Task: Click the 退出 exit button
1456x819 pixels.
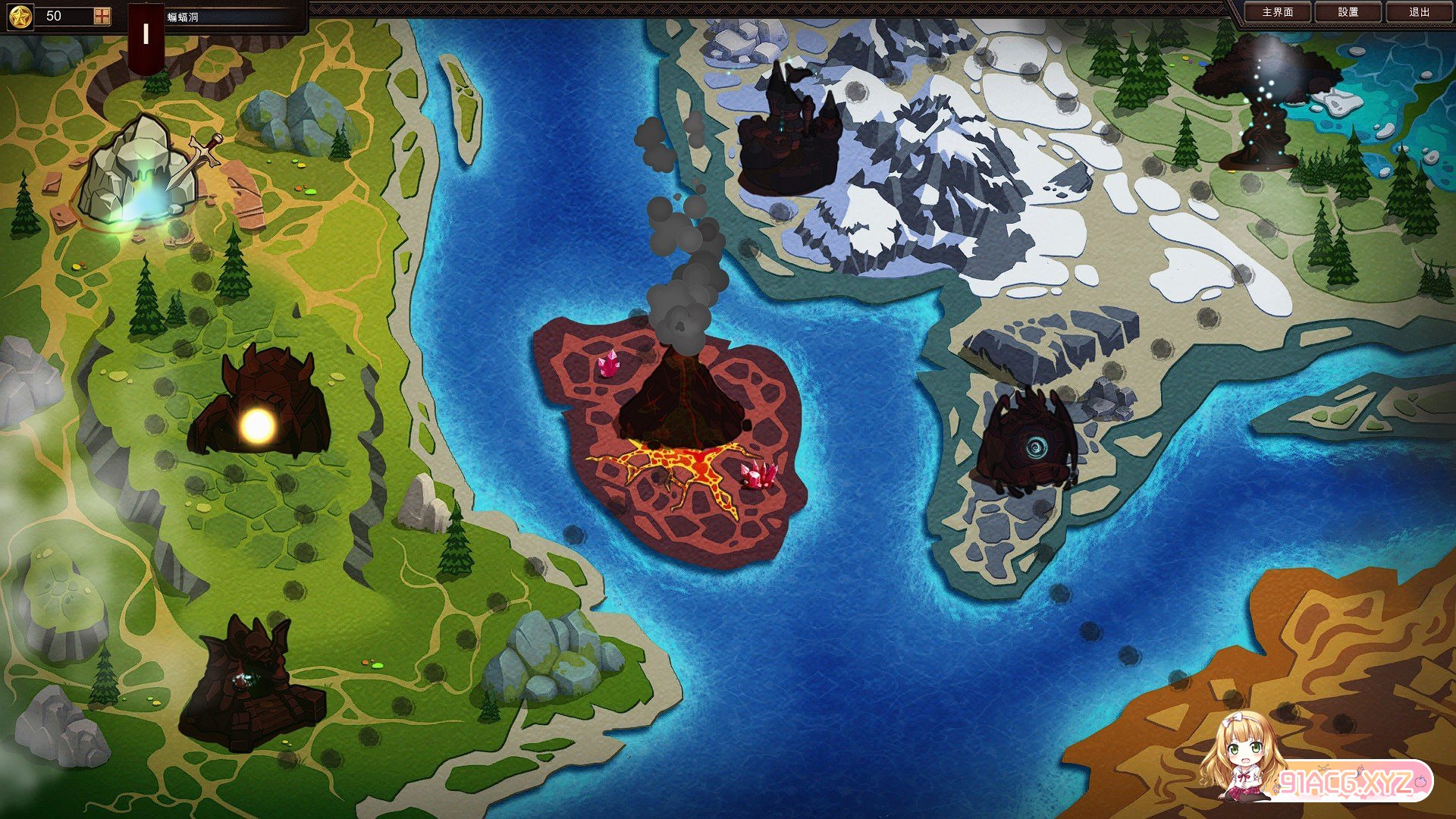Action: click(x=1419, y=12)
